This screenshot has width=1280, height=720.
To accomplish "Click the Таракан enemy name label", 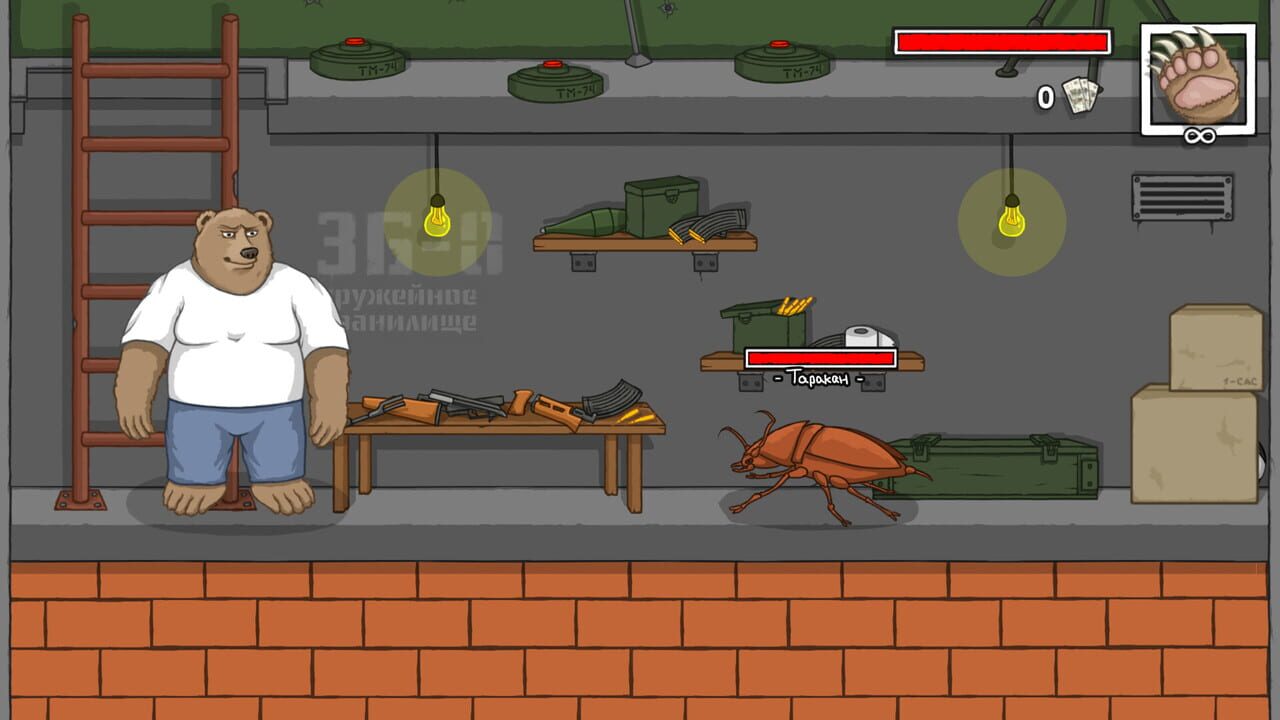I will [822, 378].
